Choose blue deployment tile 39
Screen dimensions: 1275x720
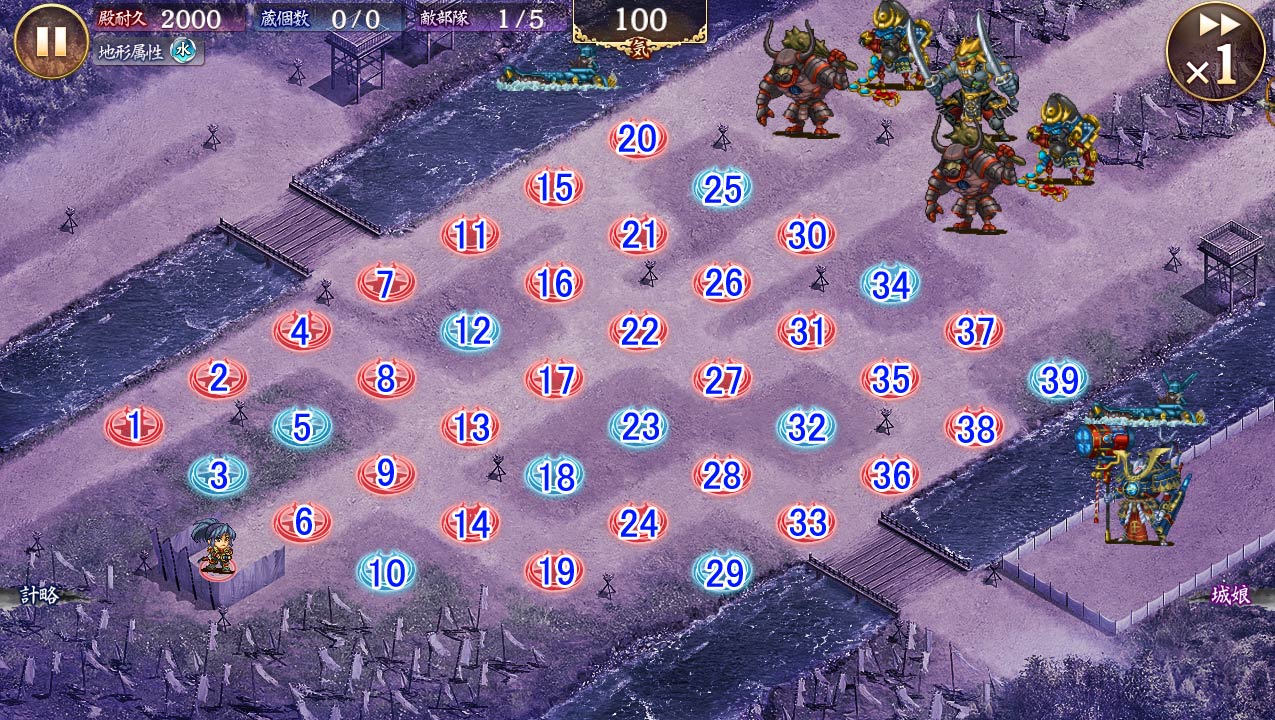[x=1059, y=379]
